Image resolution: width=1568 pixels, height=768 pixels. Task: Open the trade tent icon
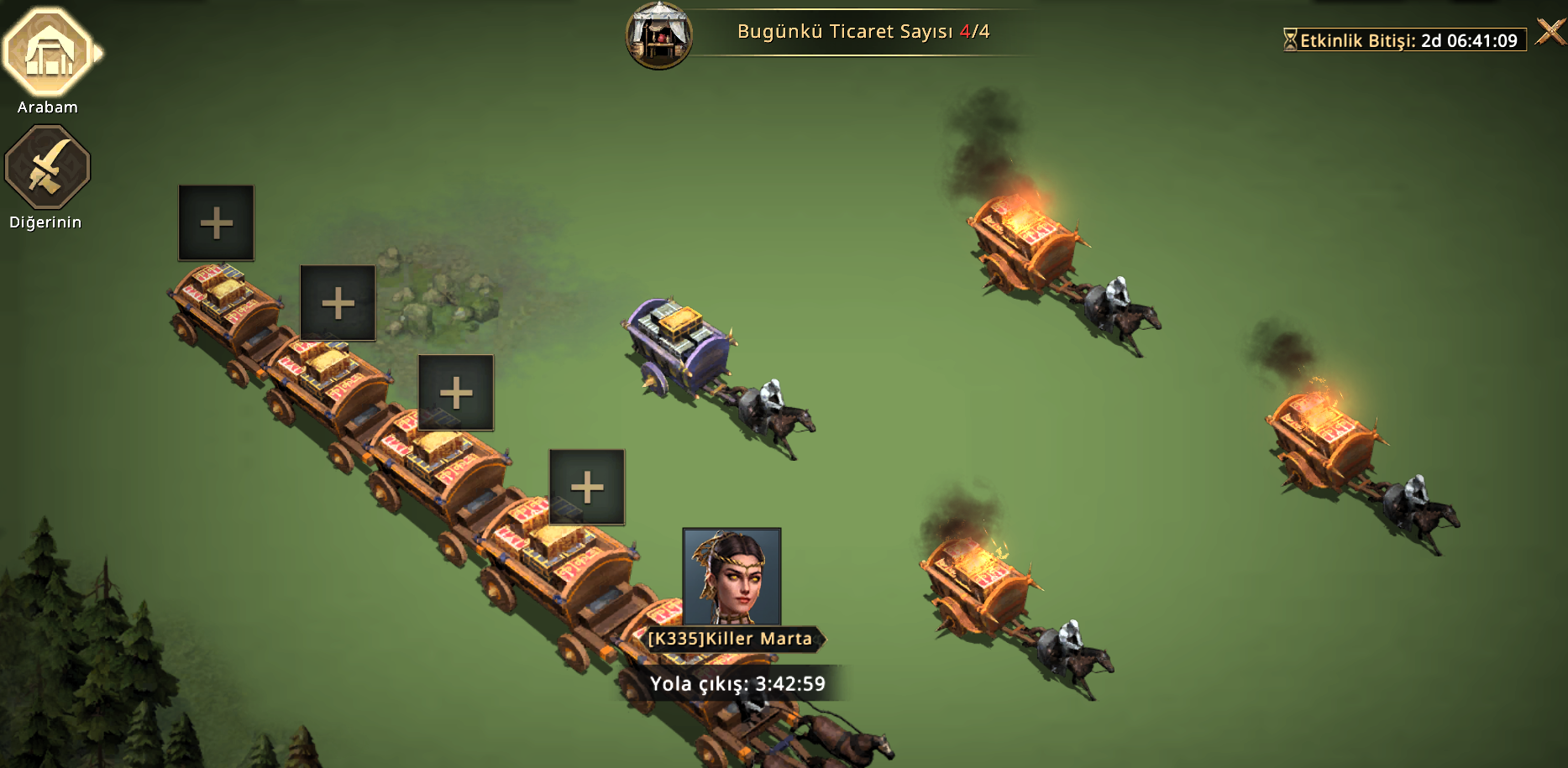[659, 35]
